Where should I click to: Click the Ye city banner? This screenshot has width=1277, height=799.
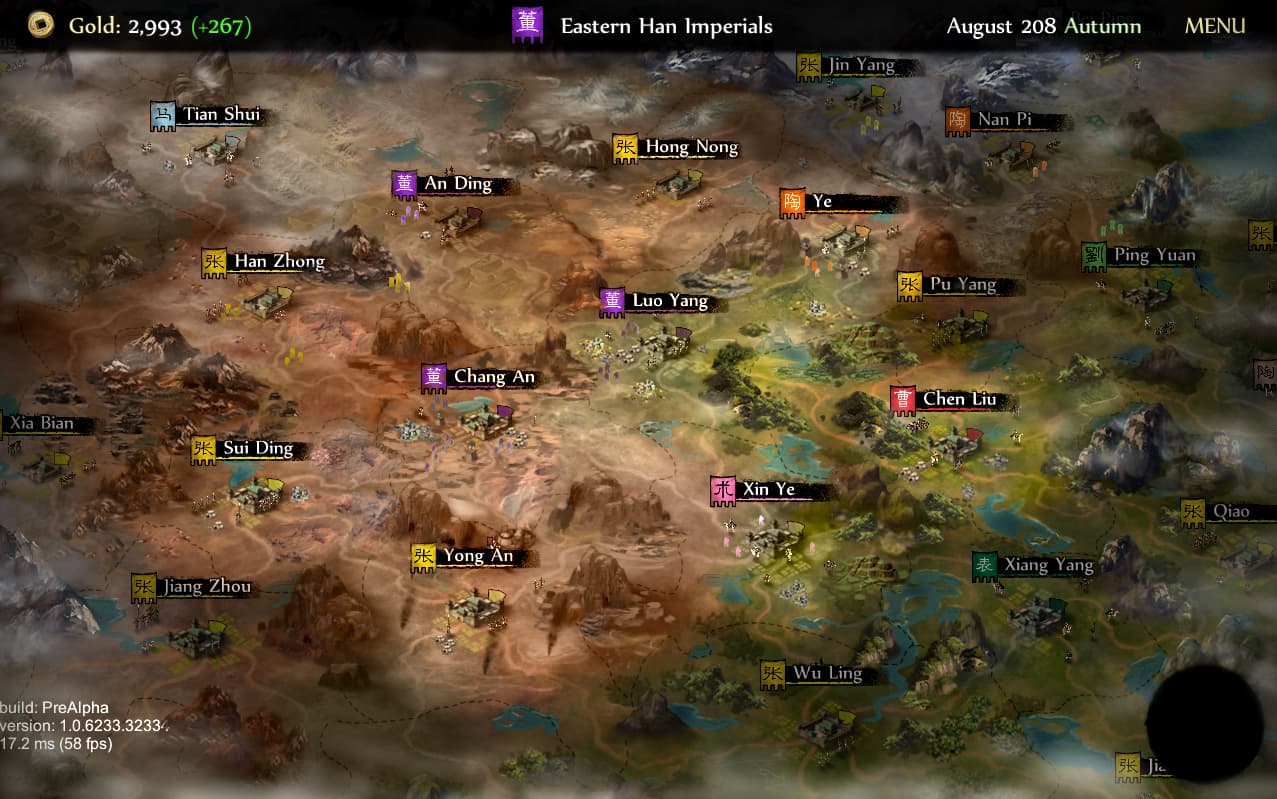tap(821, 202)
